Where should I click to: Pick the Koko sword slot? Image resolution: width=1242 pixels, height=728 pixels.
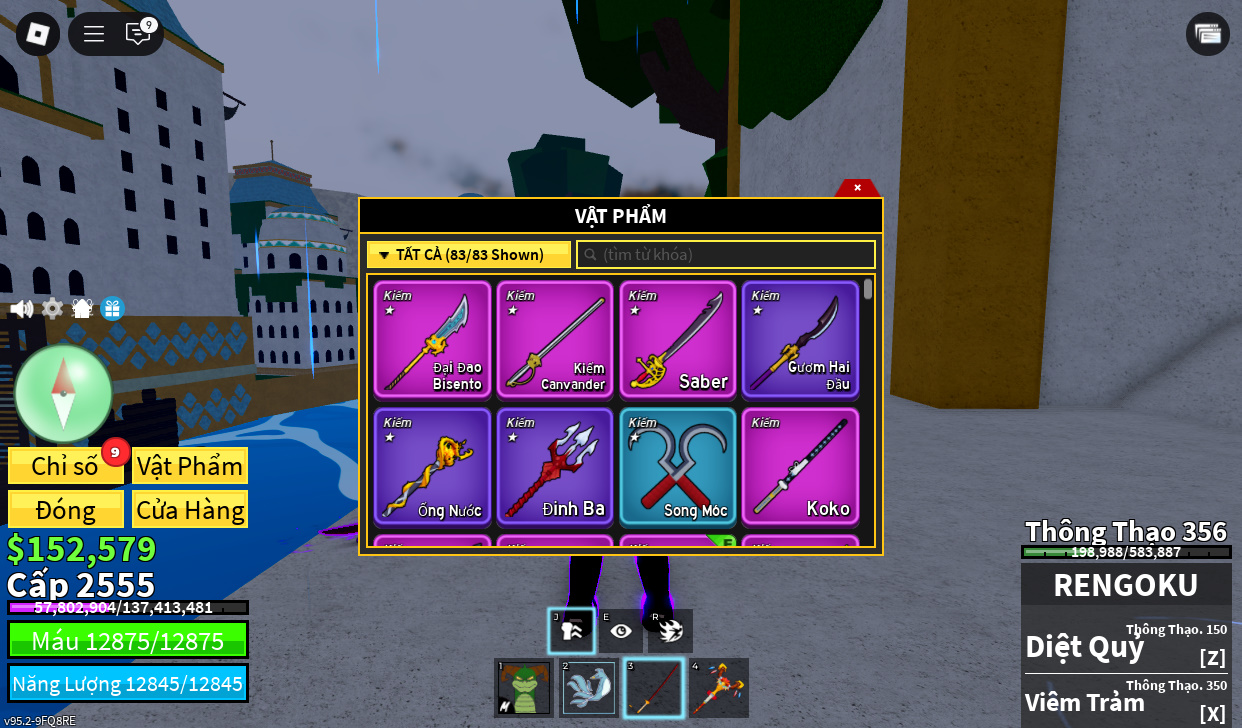(800, 466)
